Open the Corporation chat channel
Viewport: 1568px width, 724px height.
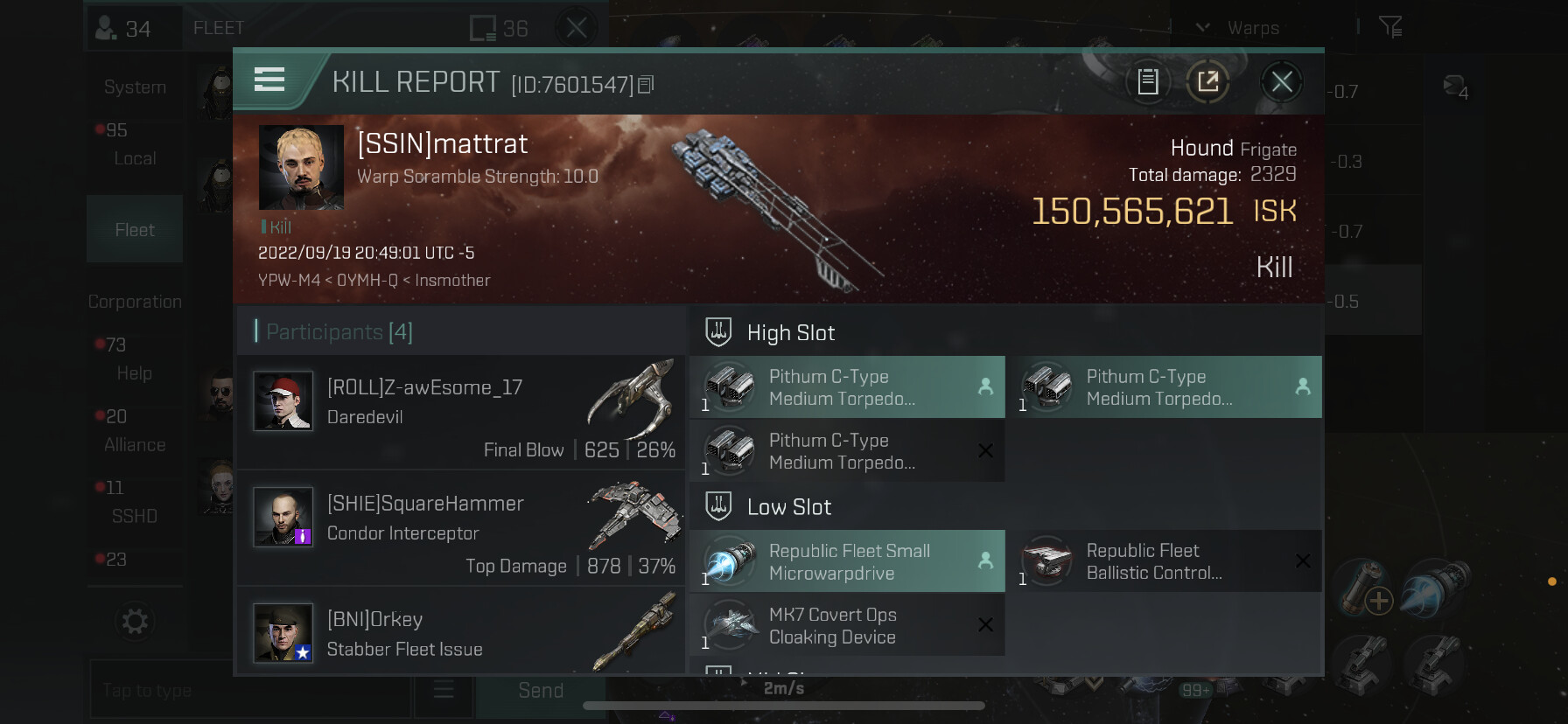[x=135, y=302]
